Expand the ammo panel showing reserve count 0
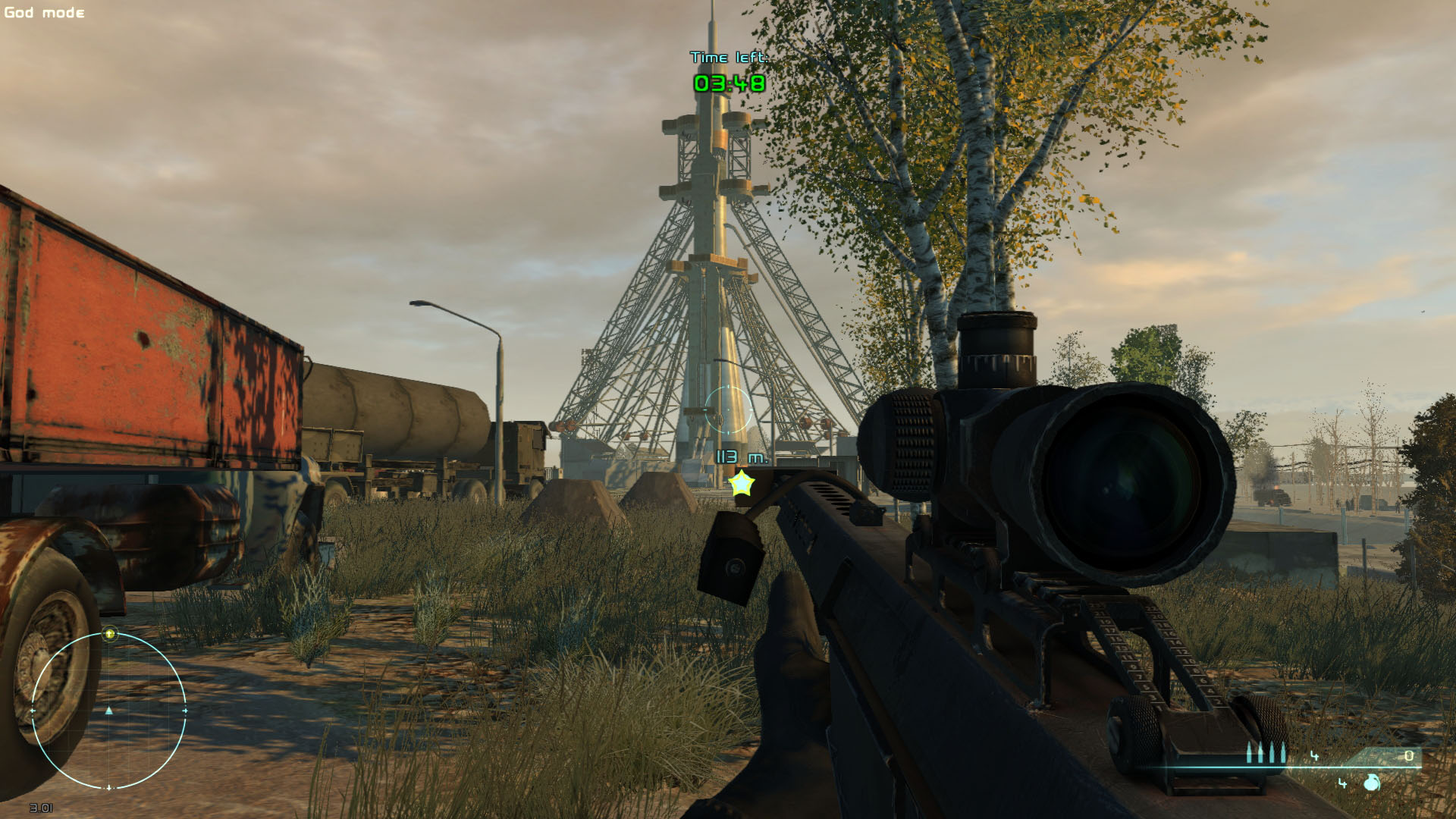 click(x=1410, y=756)
